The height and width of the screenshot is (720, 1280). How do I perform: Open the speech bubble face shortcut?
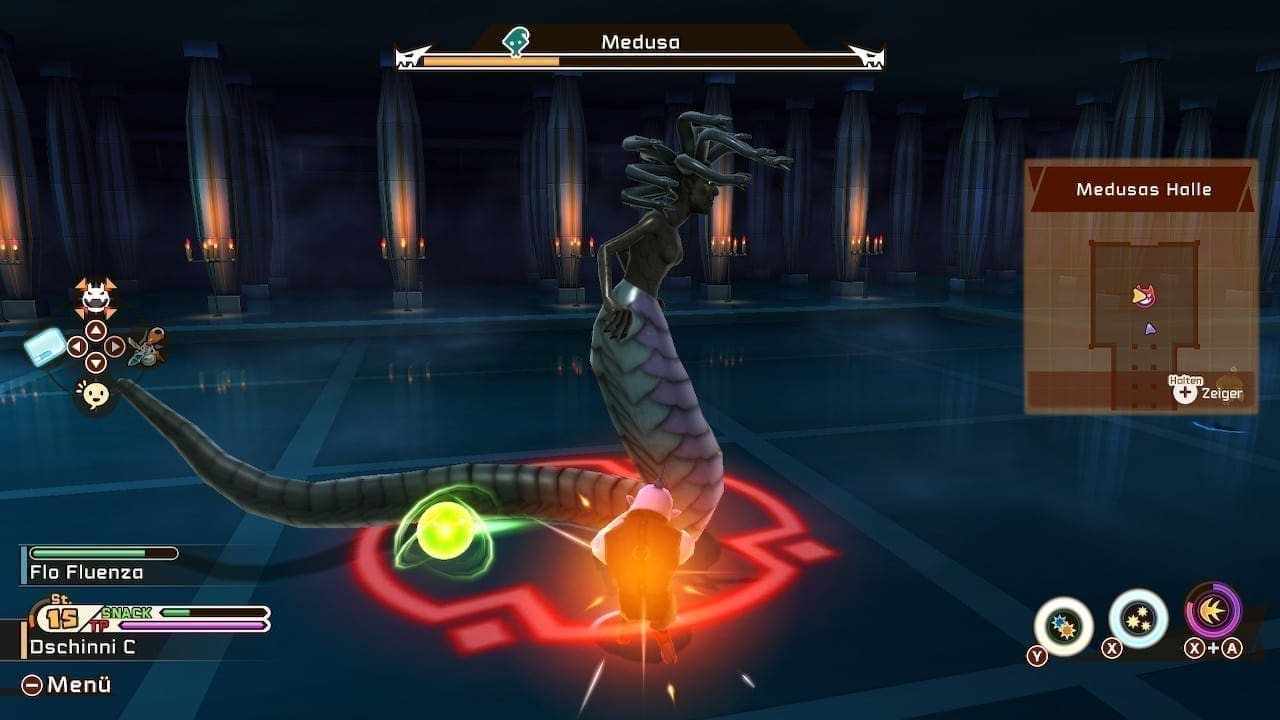[x=95, y=396]
